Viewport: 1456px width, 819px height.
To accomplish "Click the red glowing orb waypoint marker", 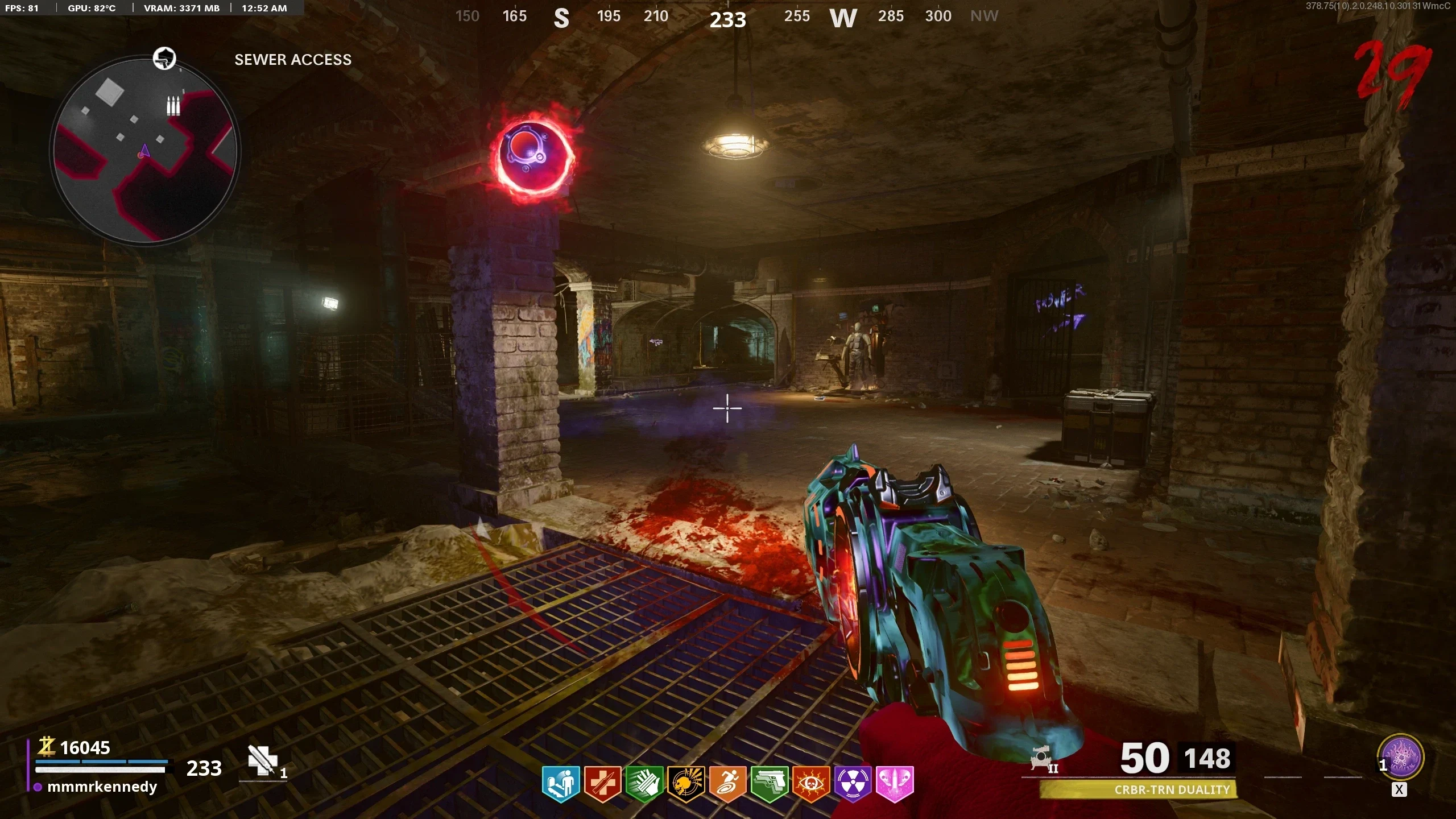I will 534,155.
